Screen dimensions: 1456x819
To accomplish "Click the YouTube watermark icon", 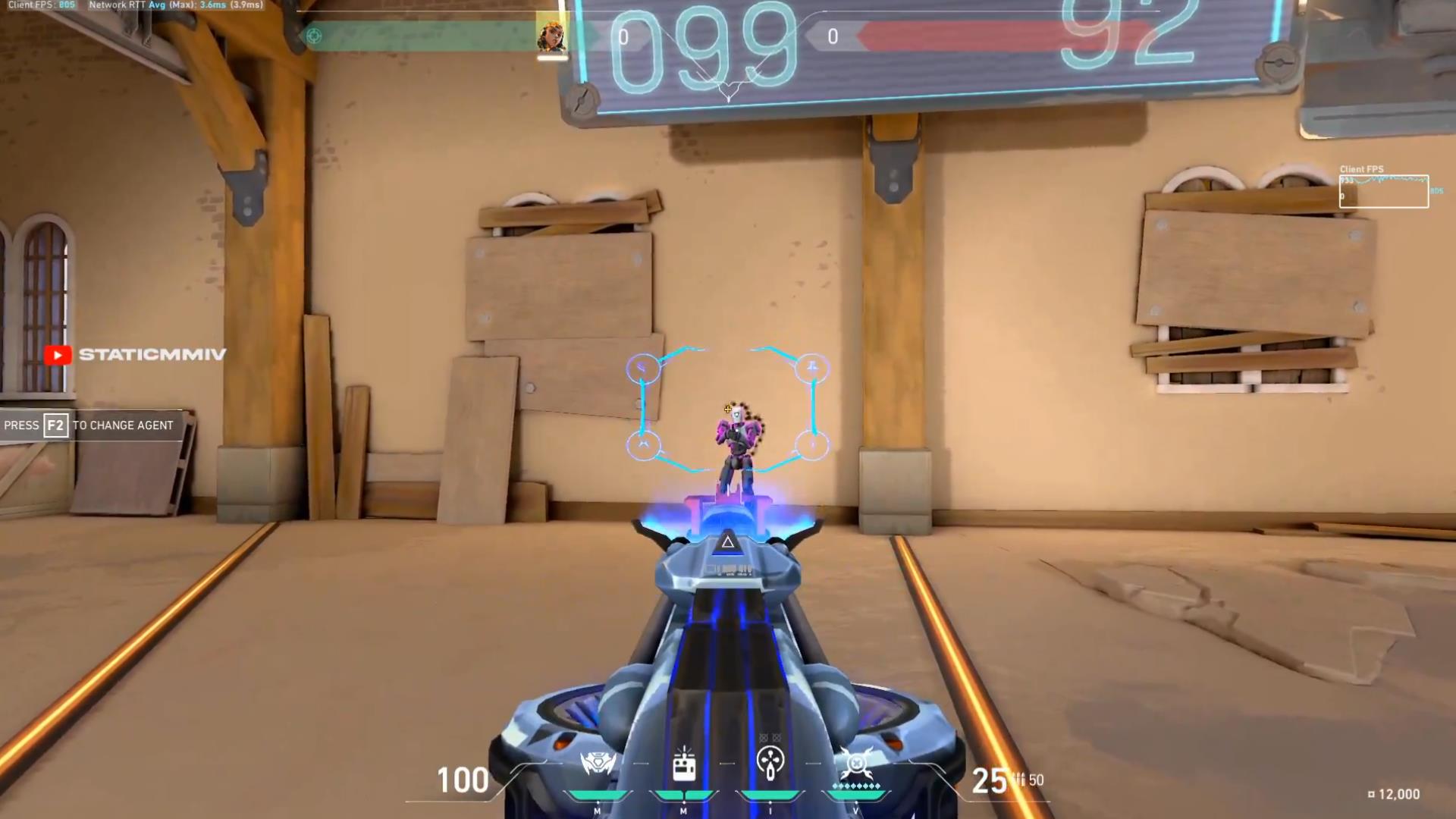I will (58, 354).
